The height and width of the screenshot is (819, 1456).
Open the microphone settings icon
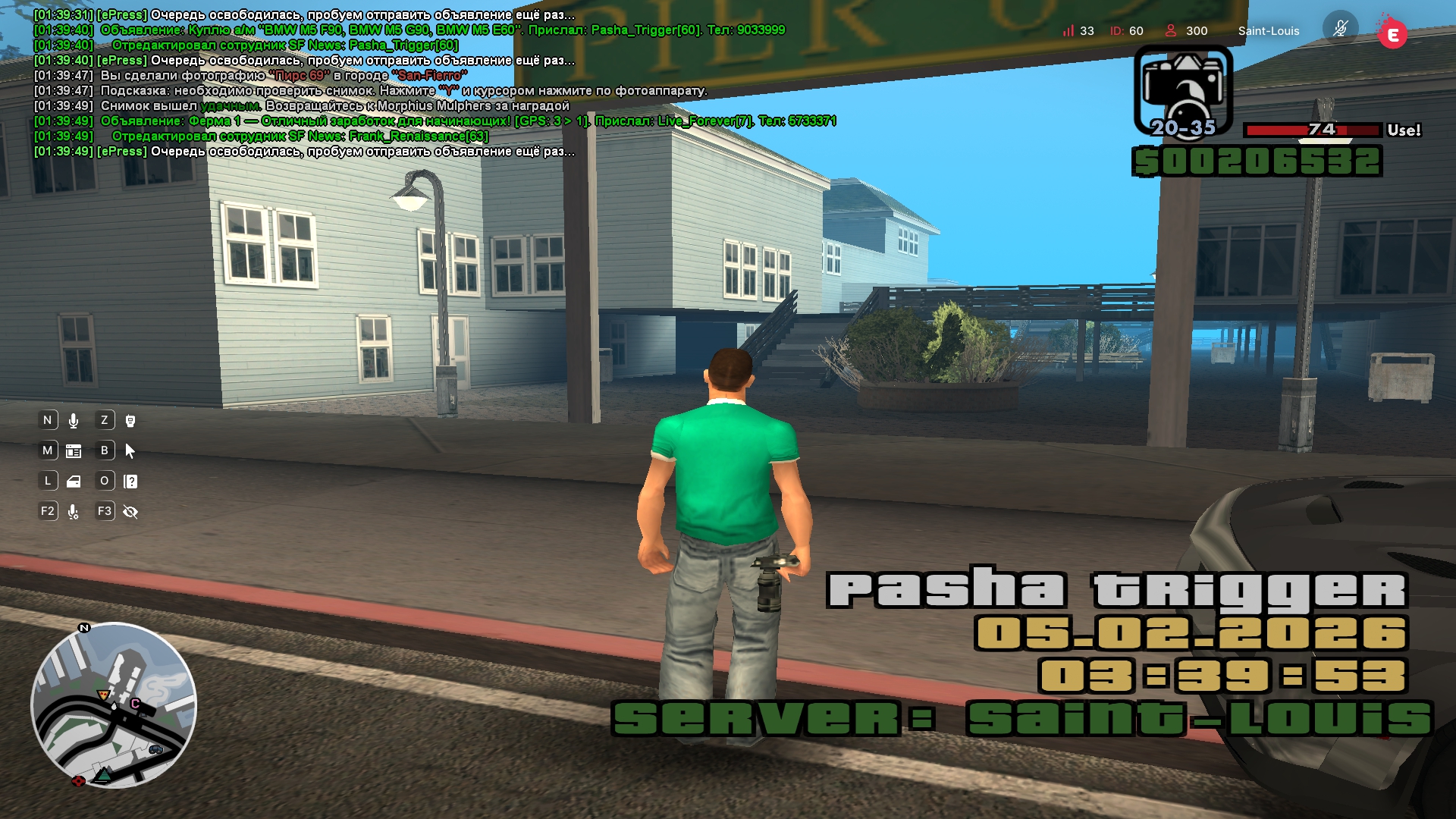click(74, 512)
